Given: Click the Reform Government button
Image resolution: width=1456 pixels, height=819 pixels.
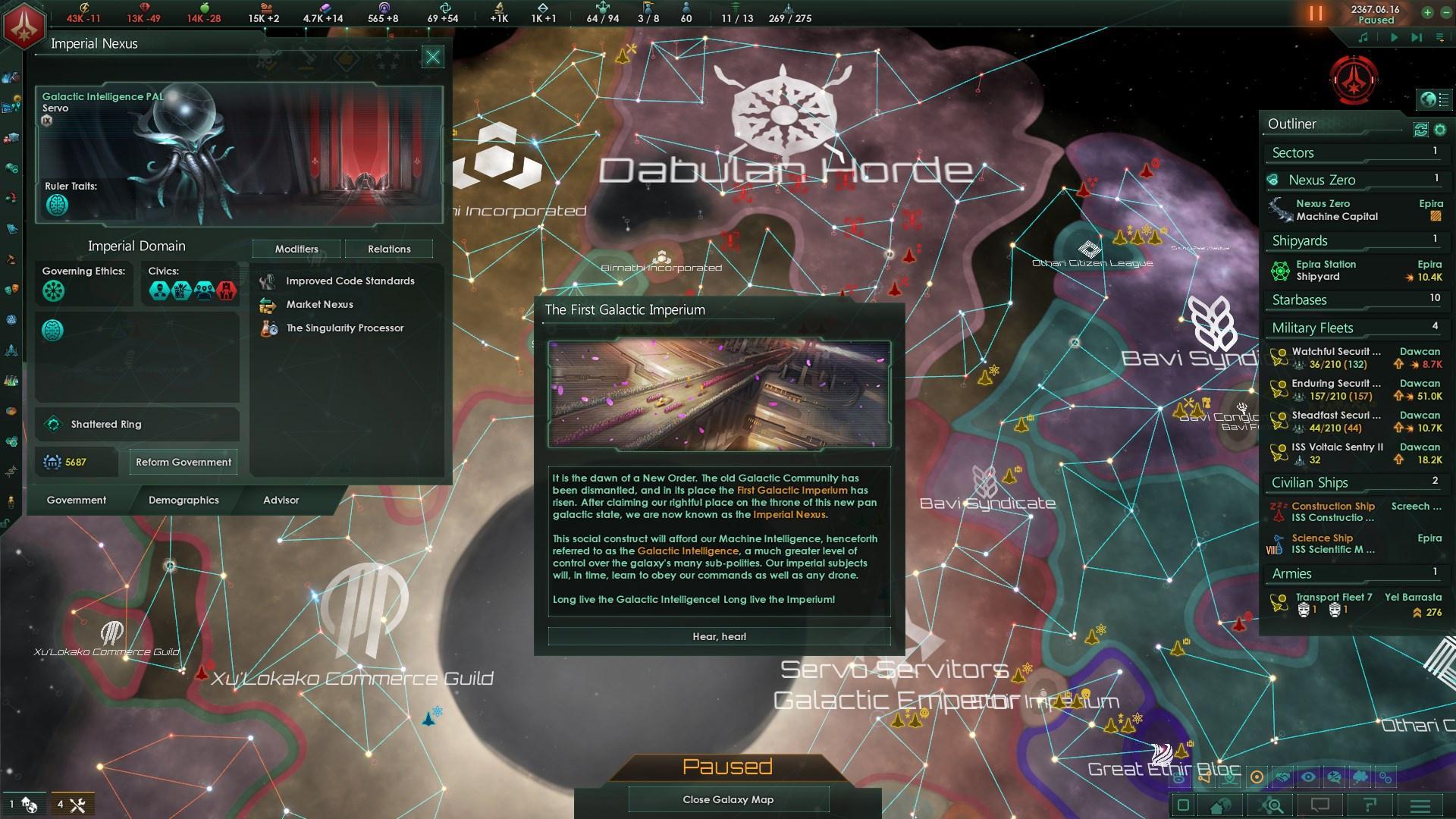Looking at the screenshot, I should point(183,461).
